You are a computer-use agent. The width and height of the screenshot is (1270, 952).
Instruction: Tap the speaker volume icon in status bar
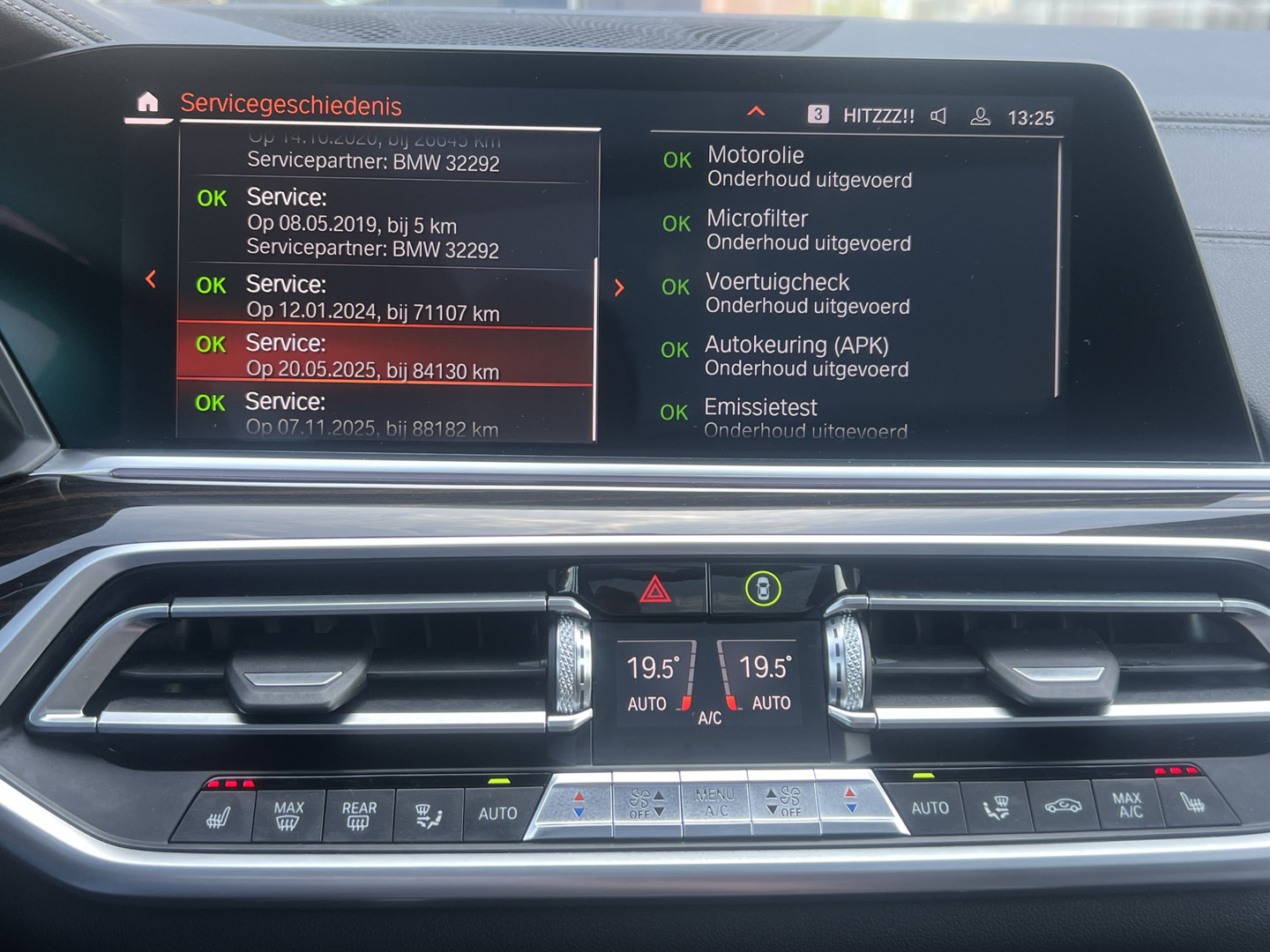[x=940, y=114]
